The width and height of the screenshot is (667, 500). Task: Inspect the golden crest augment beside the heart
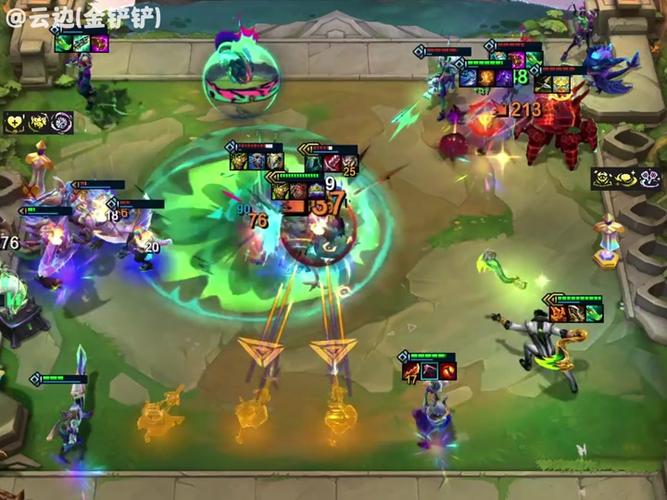(38, 122)
